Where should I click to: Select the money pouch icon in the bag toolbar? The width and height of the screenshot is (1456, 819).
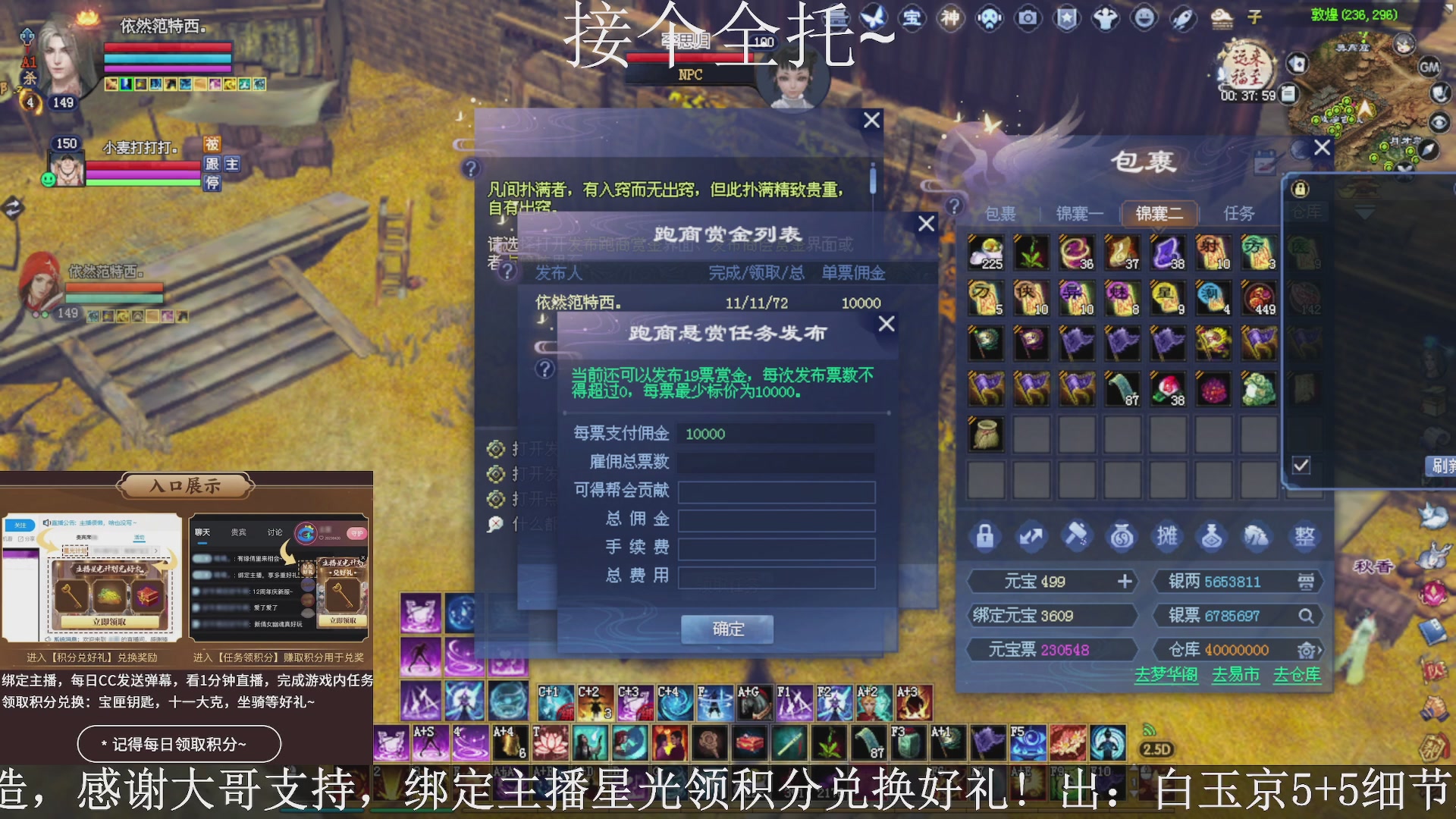1121,537
